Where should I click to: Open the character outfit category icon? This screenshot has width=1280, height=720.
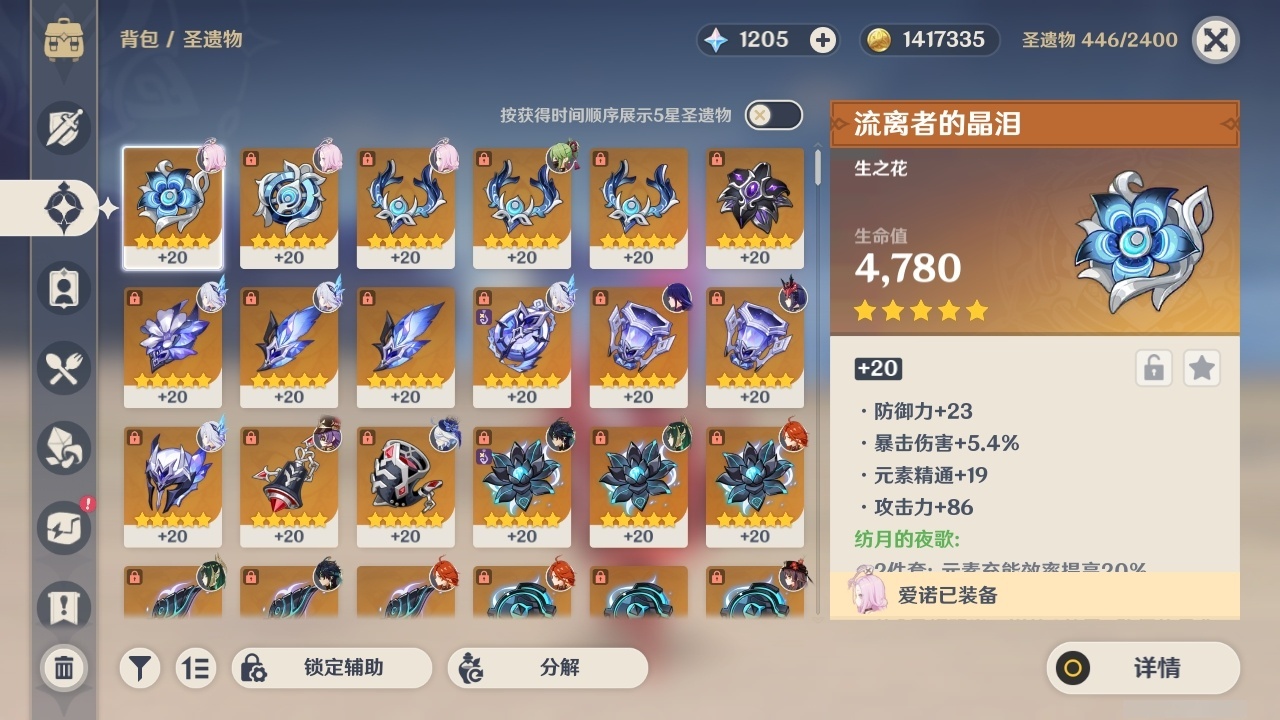(63, 287)
